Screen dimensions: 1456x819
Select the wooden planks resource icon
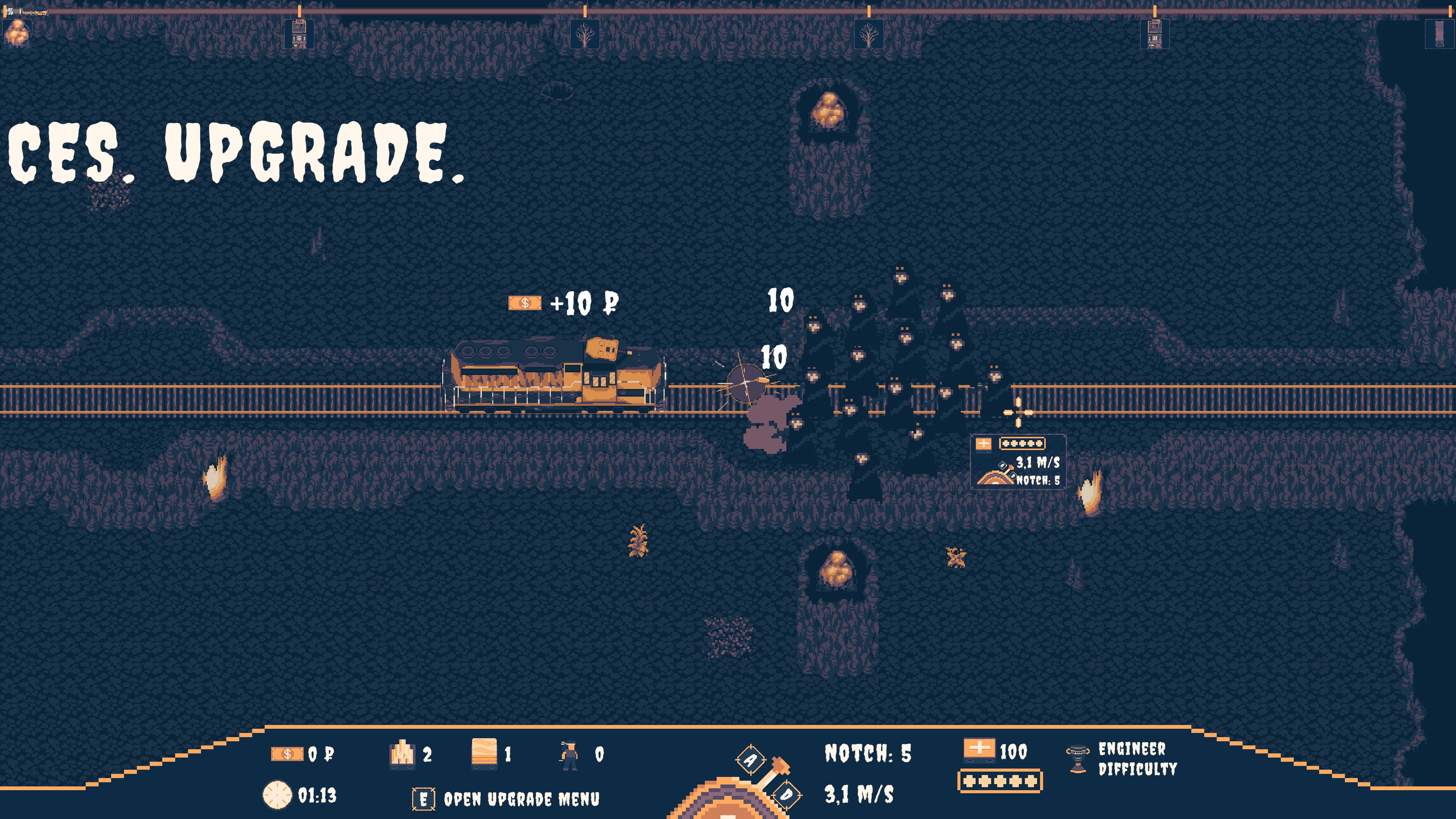[484, 753]
